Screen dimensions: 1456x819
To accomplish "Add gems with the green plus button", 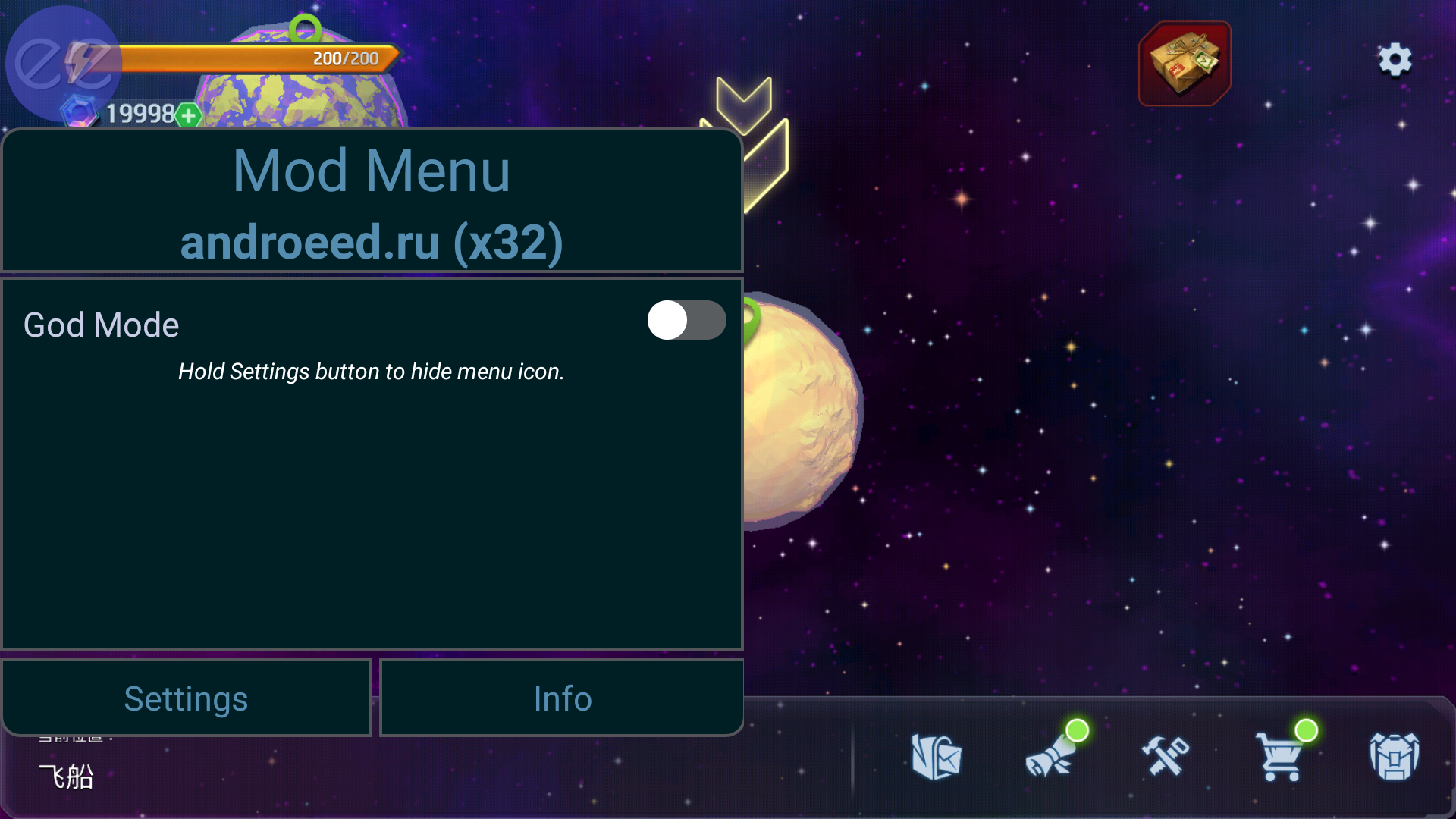I will [x=189, y=116].
